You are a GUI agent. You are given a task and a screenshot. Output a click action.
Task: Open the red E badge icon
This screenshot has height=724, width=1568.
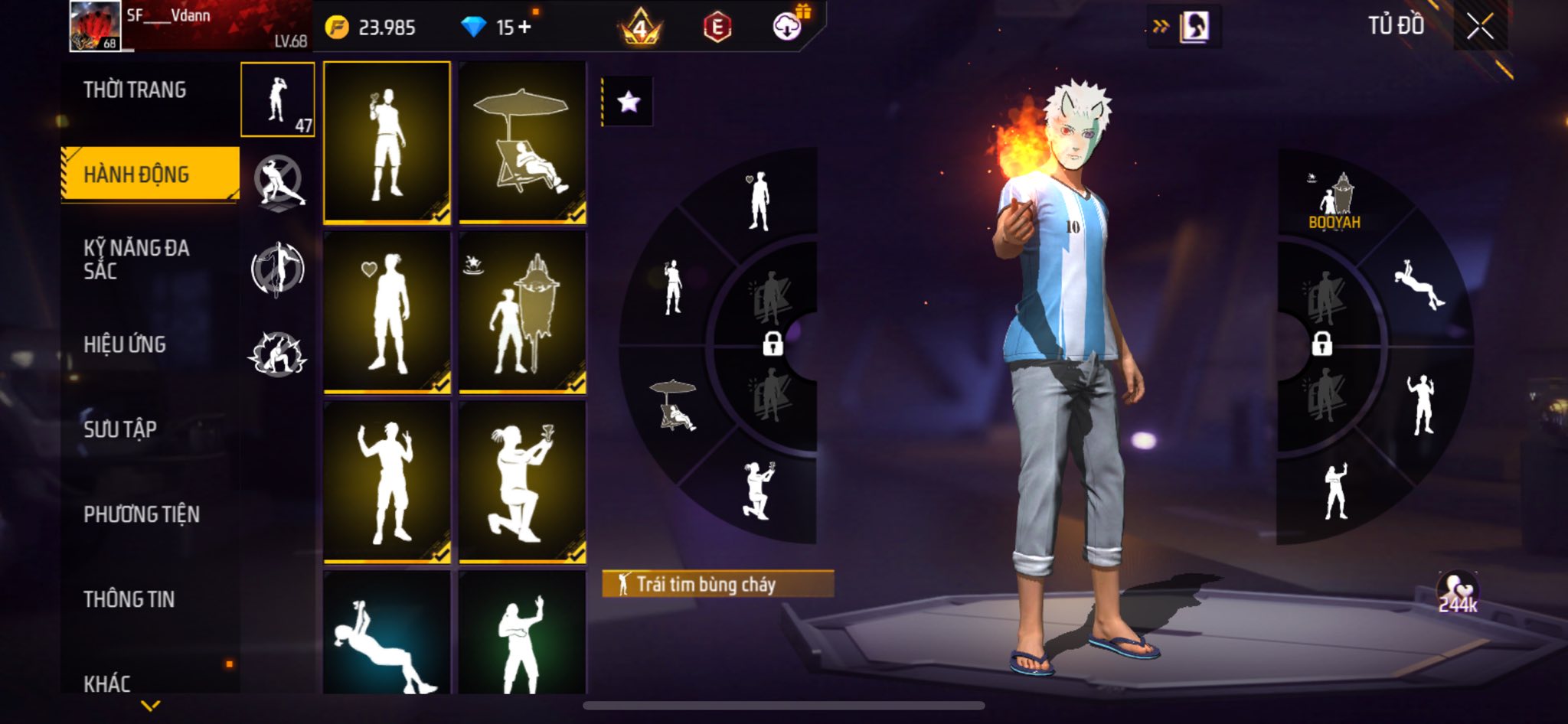pyautogui.click(x=717, y=28)
